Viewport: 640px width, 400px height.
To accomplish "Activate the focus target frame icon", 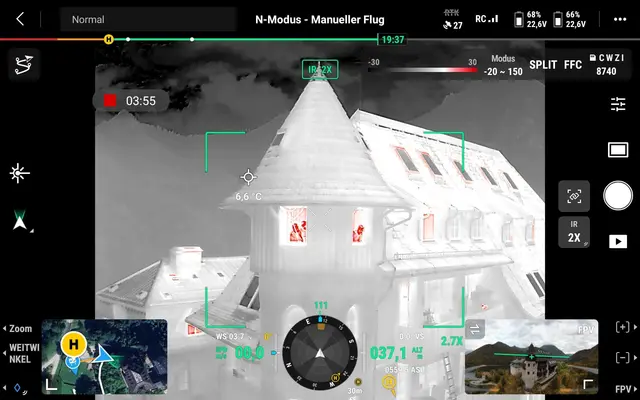I will coord(574,196).
